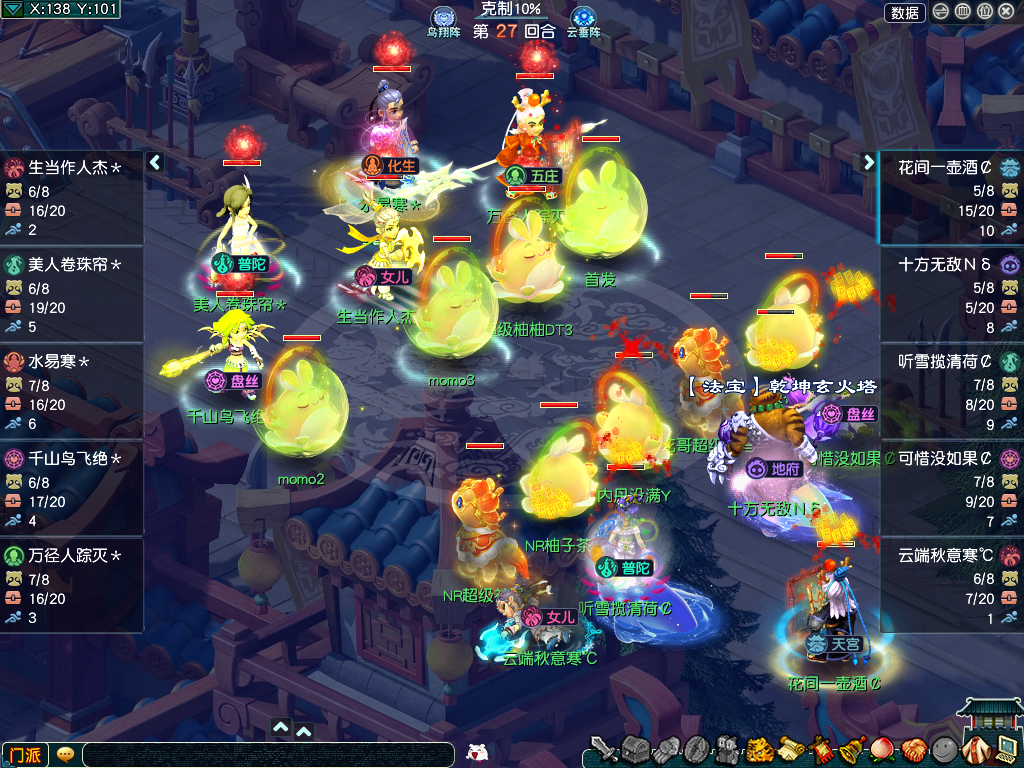
Task: Select 听雪揽清荷 in right team list
Action: point(950,392)
